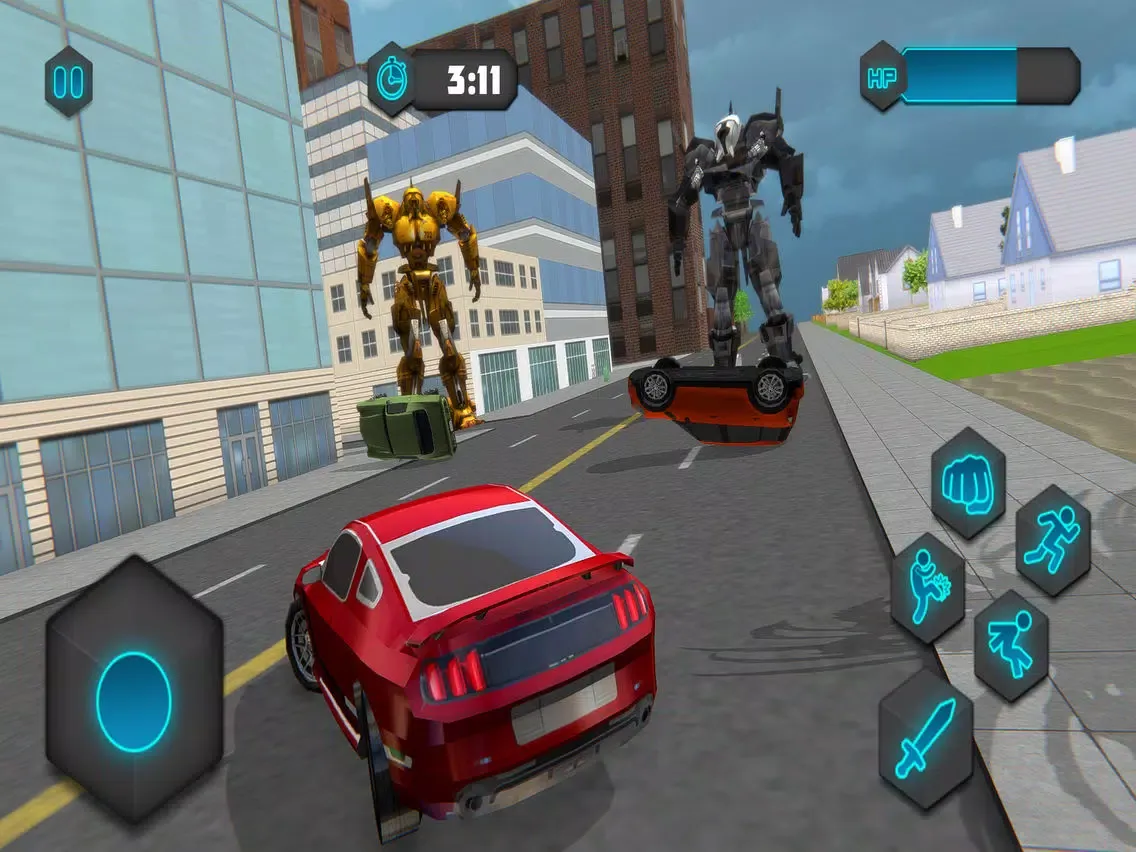Activate the running figure sprint button
1136x852 pixels.
tap(1052, 541)
